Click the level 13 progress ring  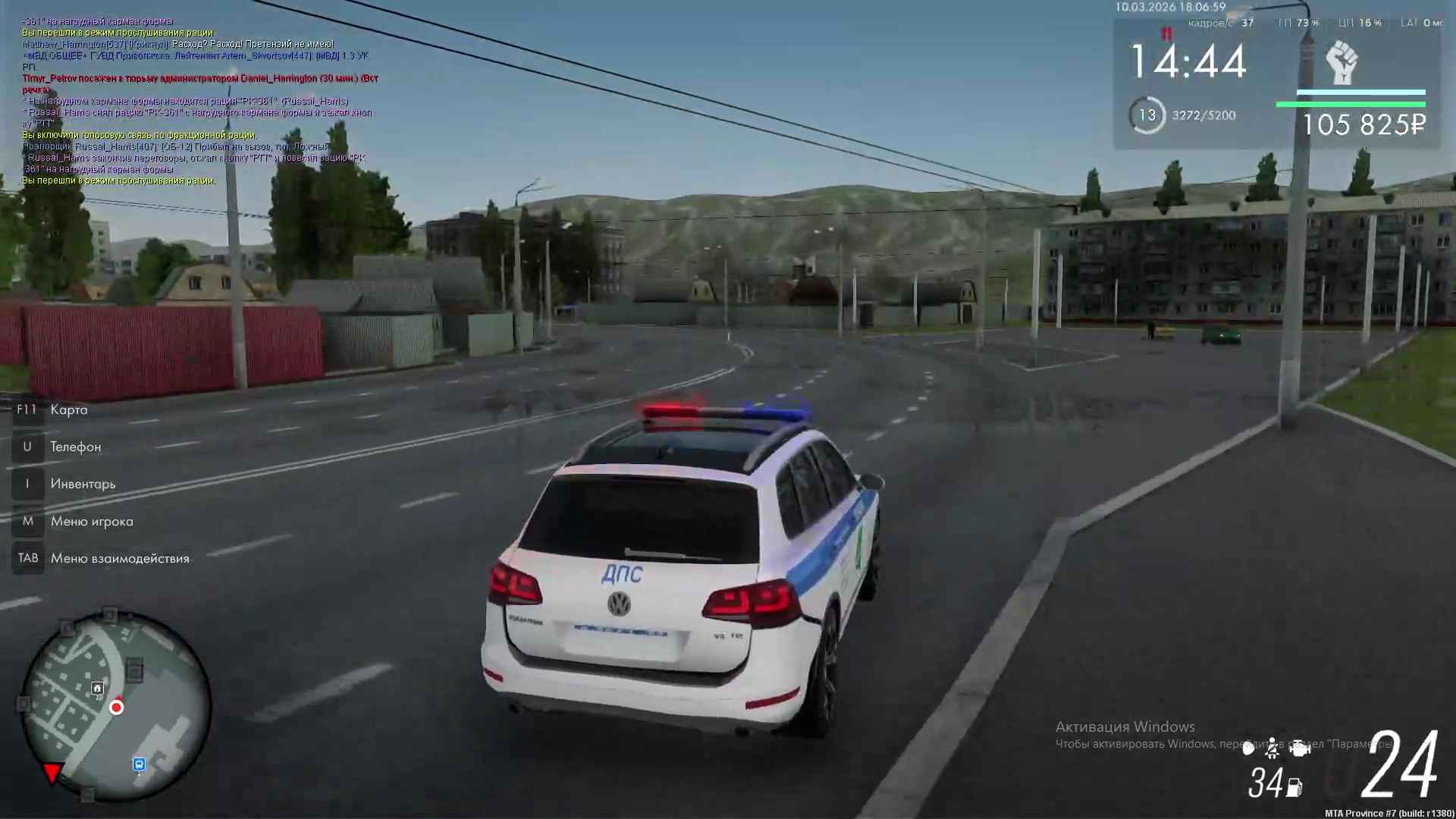click(x=1147, y=115)
